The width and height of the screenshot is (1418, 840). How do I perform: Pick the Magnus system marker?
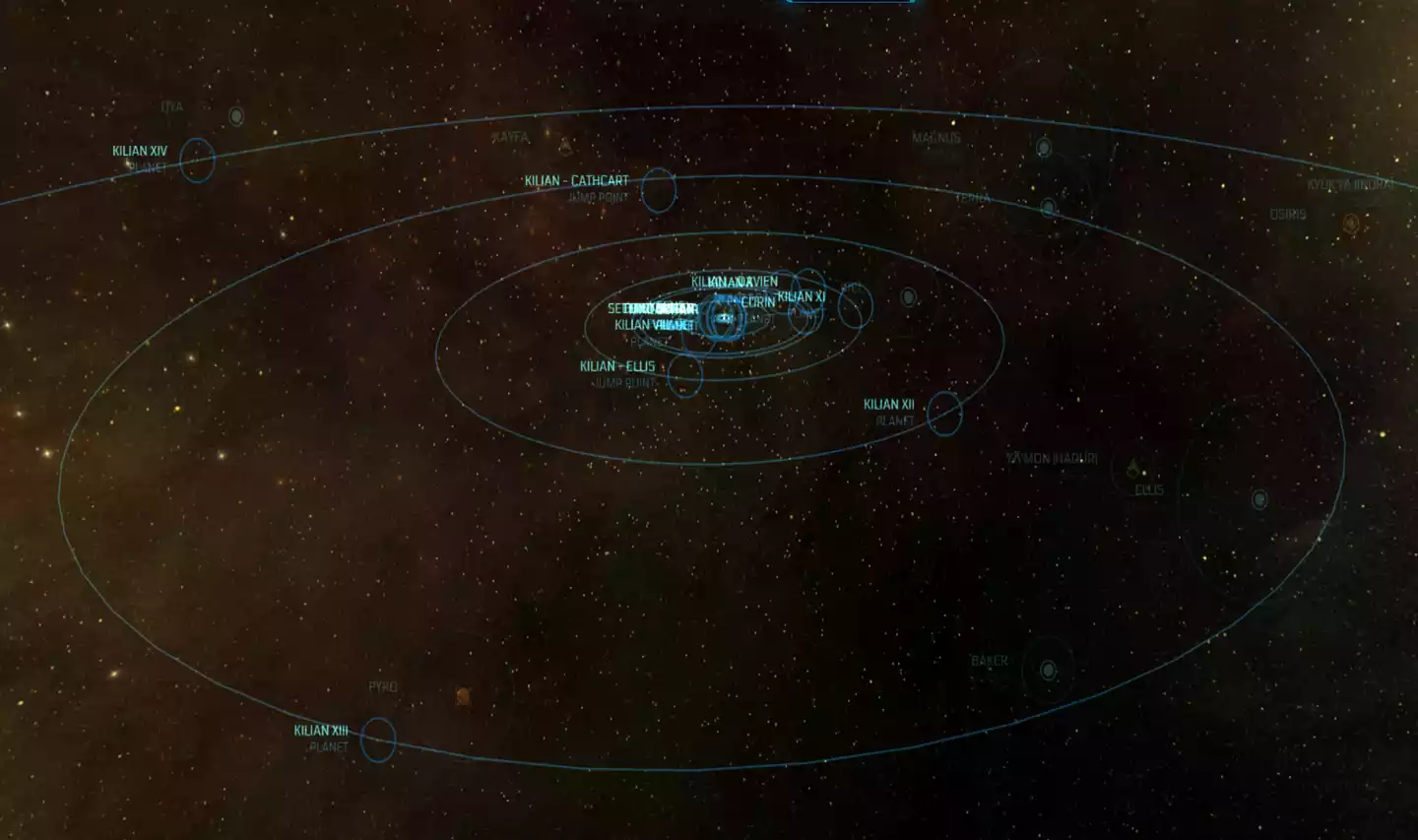(x=1044, y=148)
